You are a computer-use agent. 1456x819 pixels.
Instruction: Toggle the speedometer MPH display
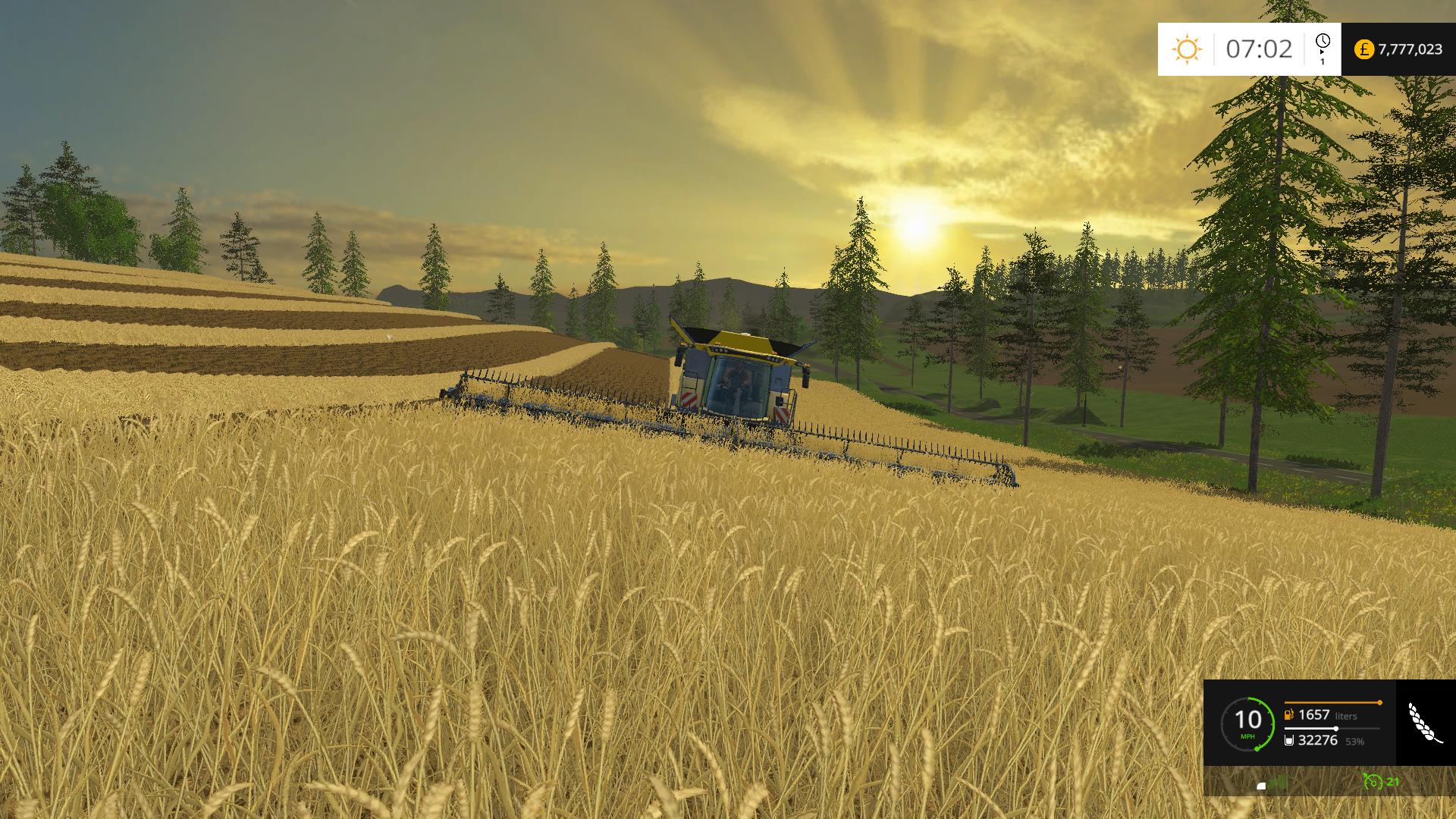pyautogui.click(x=1247, y=736)
